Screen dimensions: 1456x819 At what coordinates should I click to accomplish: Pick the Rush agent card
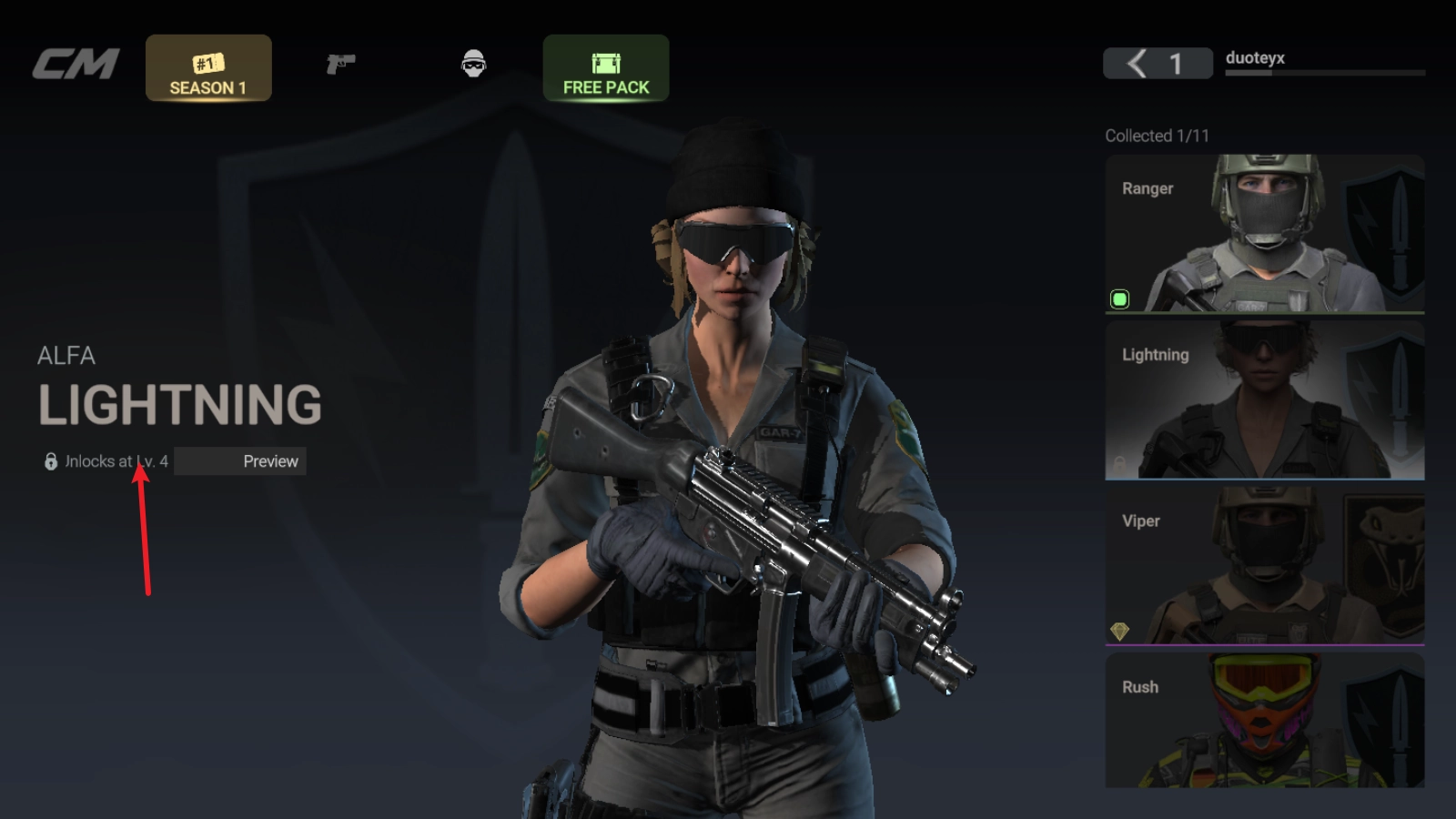(1264, 720)
